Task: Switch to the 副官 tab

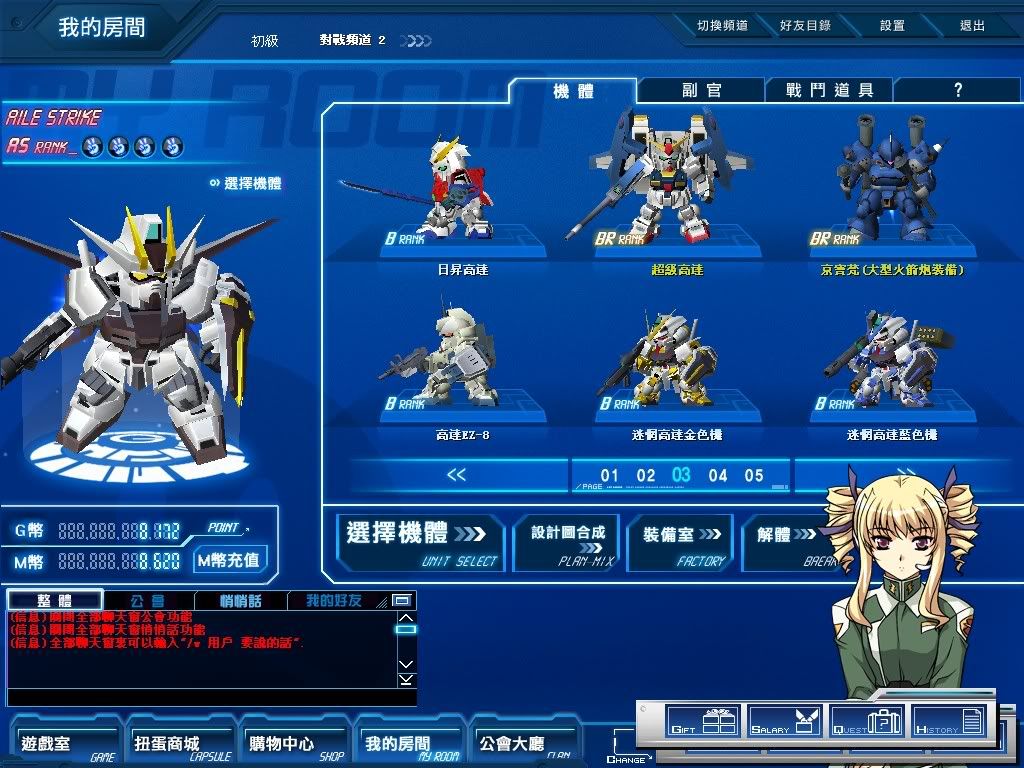Action: point(701,90)
